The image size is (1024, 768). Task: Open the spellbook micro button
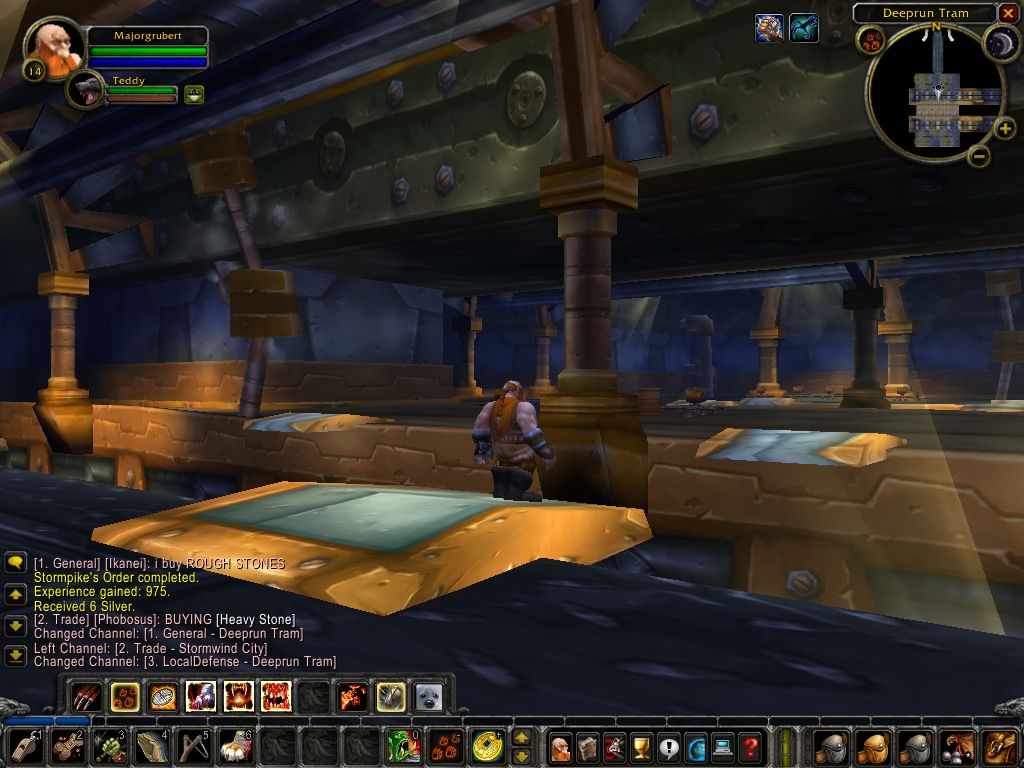pyautogui.click(x=588, y=746)
